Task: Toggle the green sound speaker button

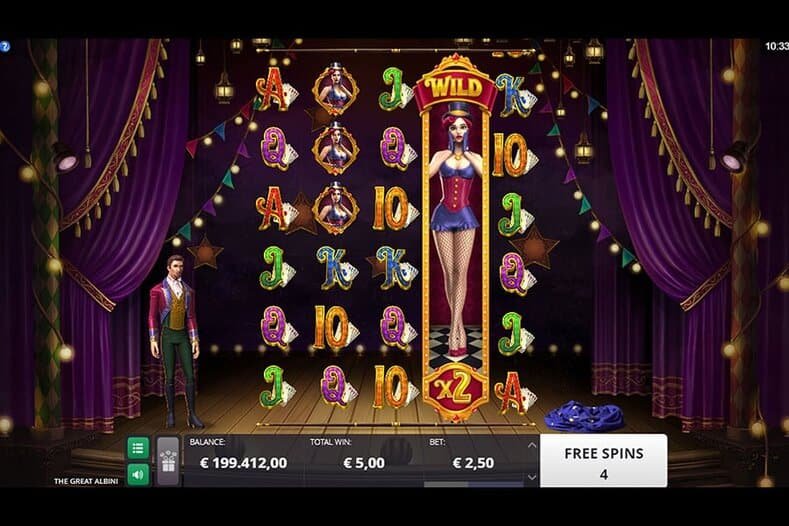Action: (138, 474)
